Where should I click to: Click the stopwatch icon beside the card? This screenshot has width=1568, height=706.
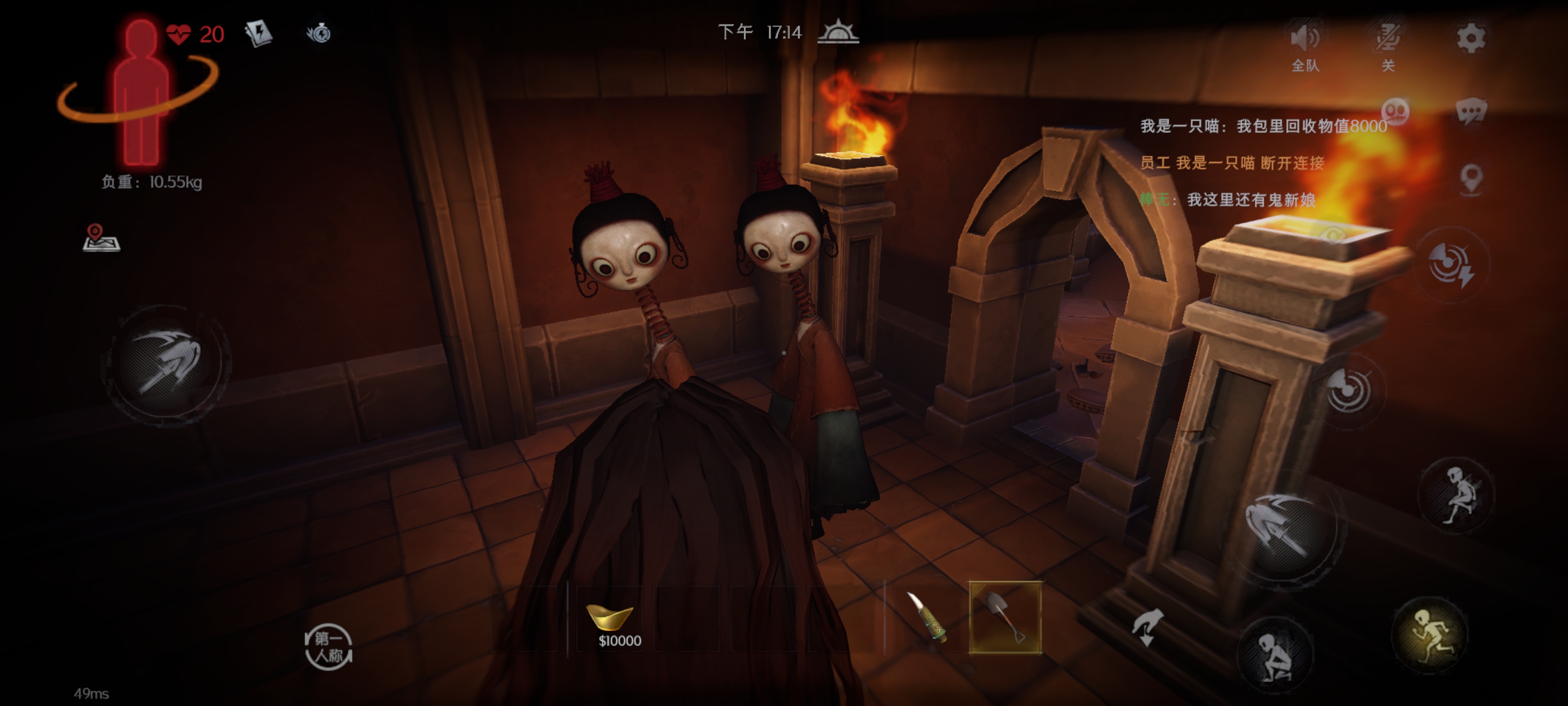pos(318,33)
